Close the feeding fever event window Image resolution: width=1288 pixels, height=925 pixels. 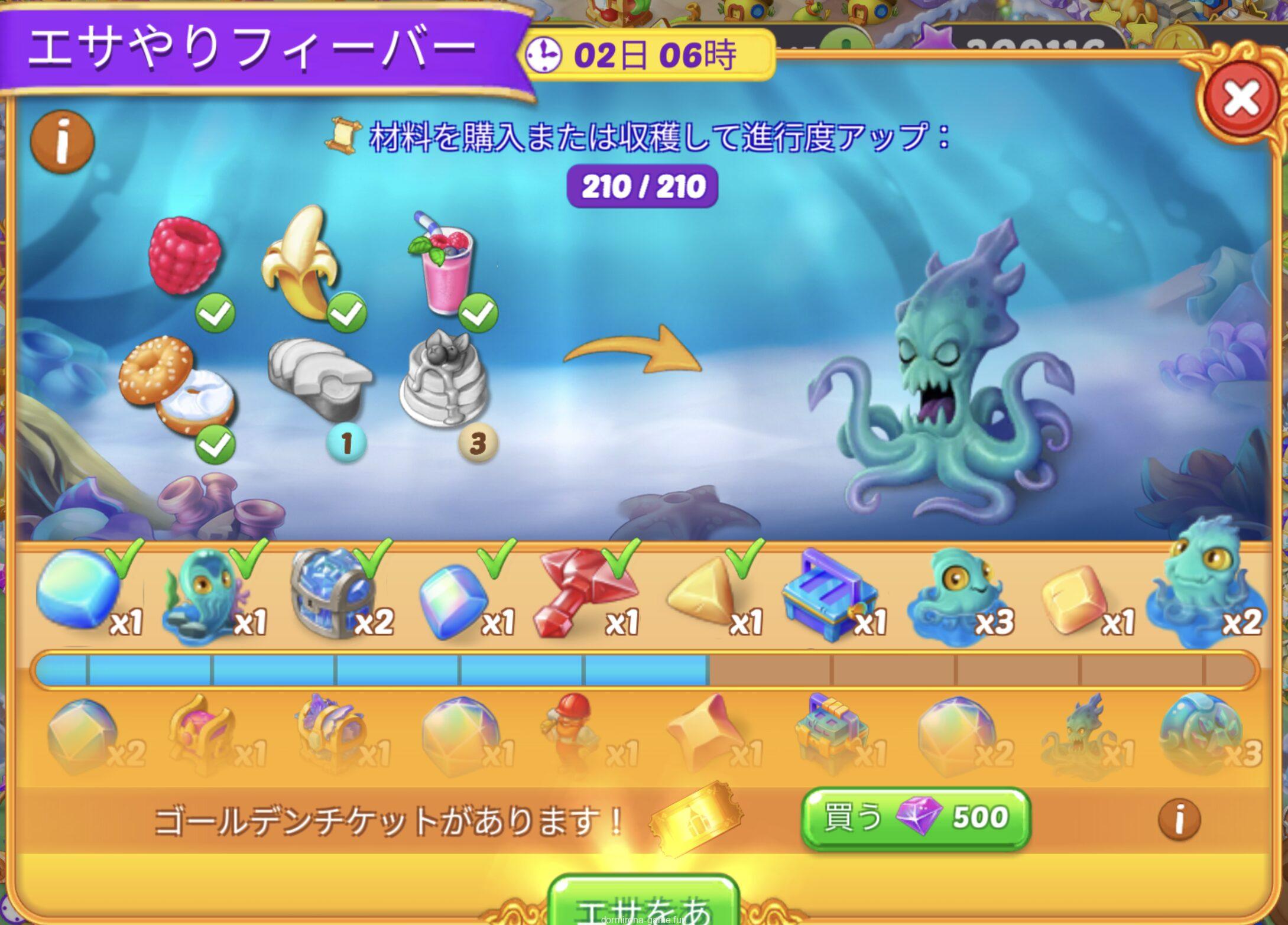click(1241, 98)
